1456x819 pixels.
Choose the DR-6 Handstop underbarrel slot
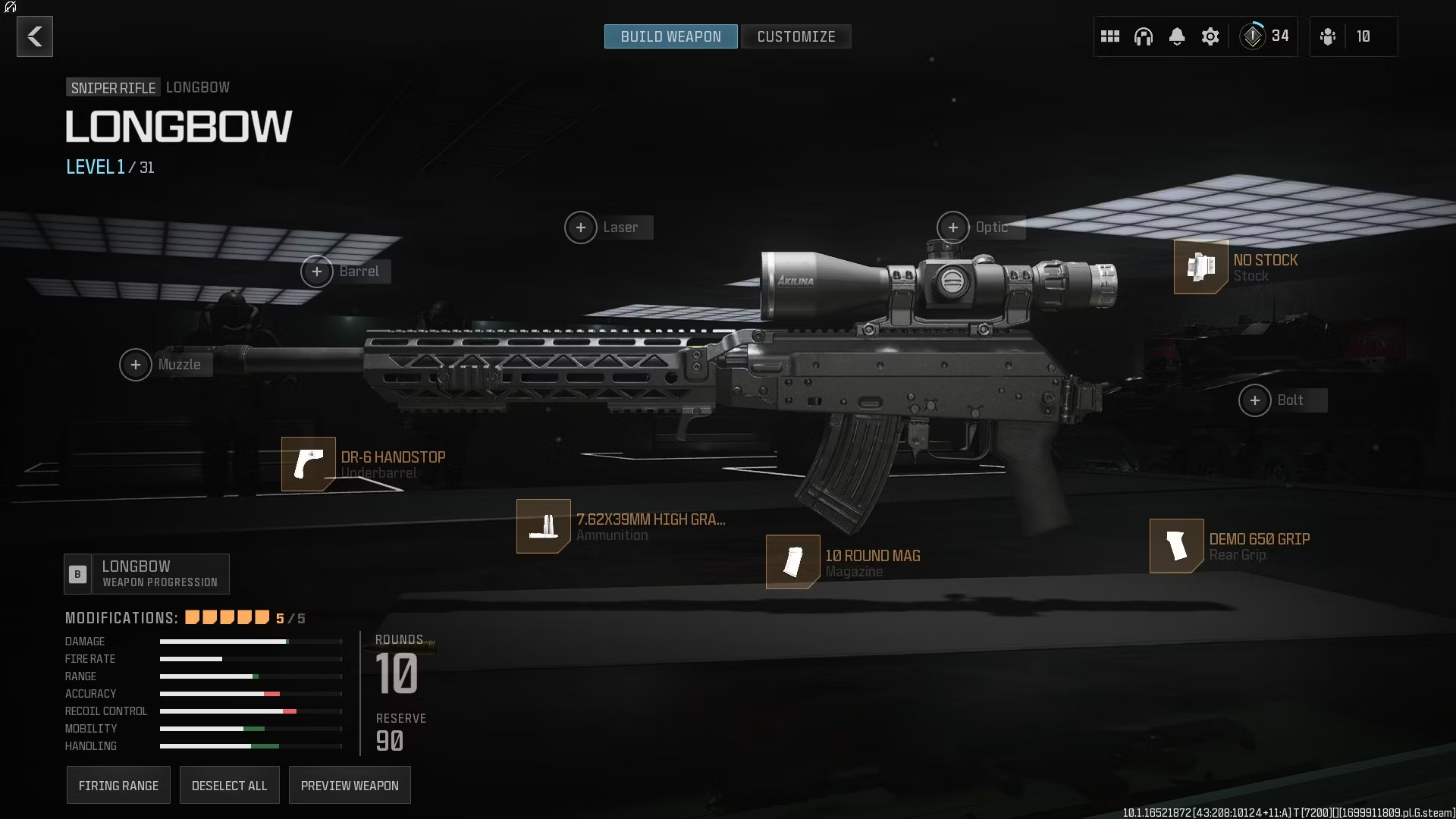pyautogui.click(x=309, y=464)
